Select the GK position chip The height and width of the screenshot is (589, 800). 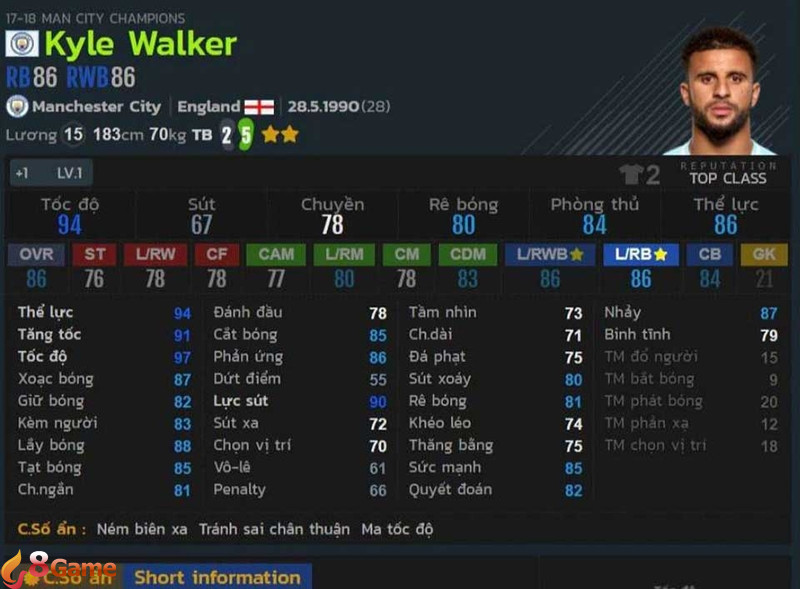pos(764,254)
